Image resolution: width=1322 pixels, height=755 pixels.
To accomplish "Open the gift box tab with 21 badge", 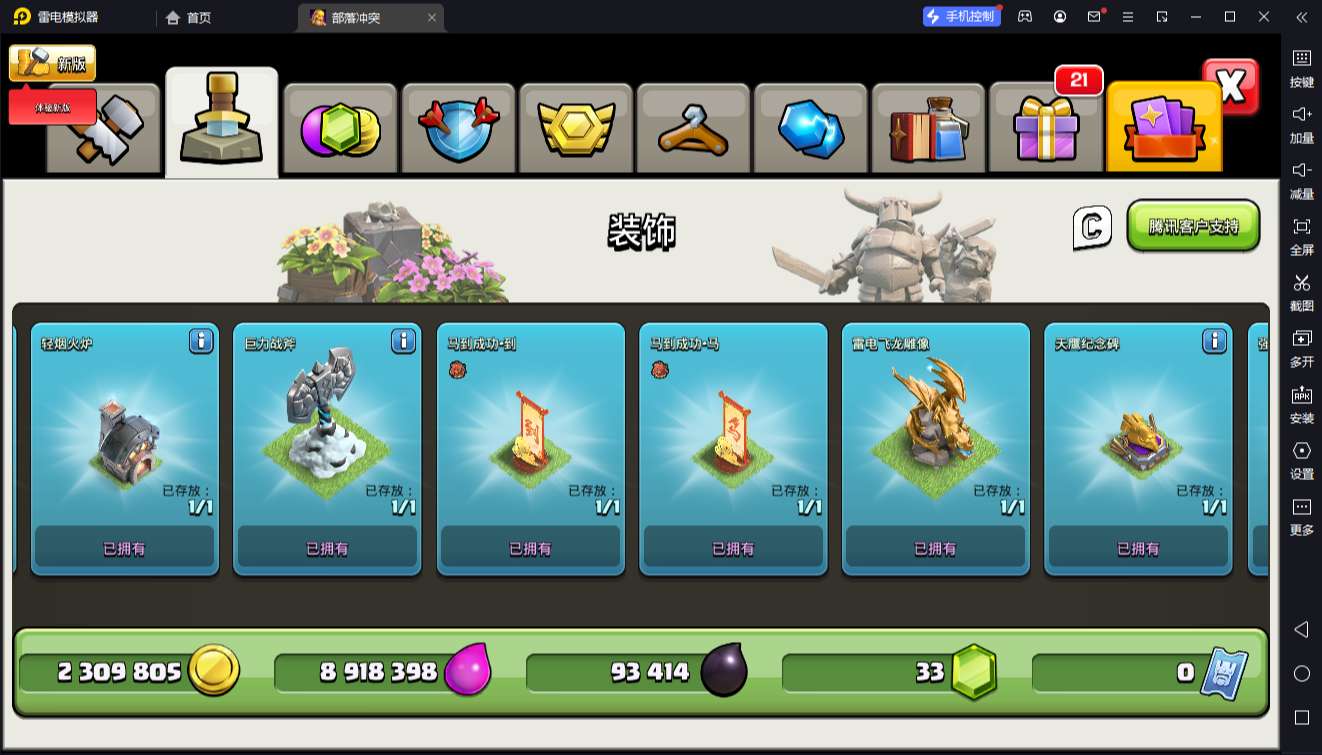I will click(x=1045, y=130).
